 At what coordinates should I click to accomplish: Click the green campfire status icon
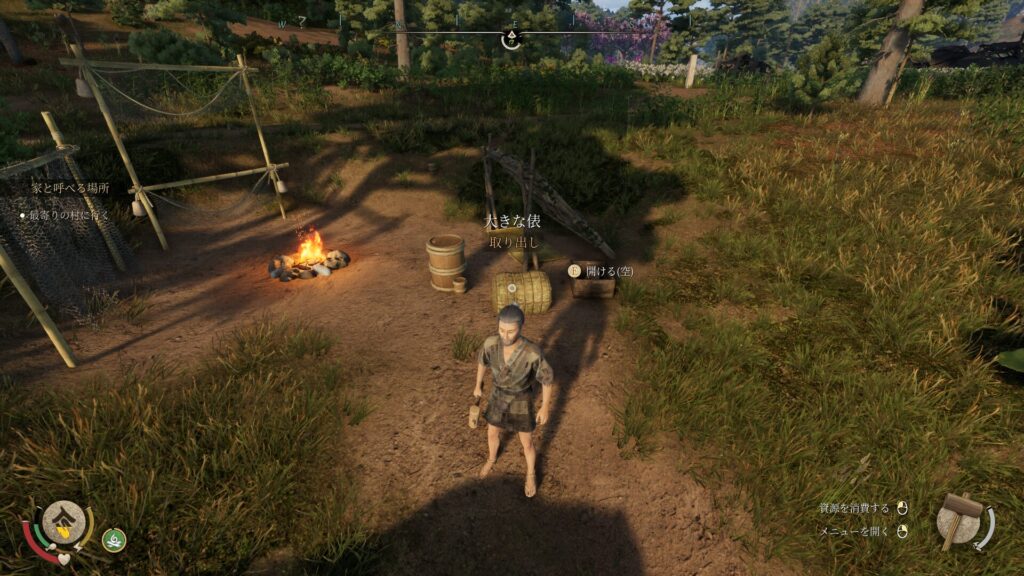point(114,539)
